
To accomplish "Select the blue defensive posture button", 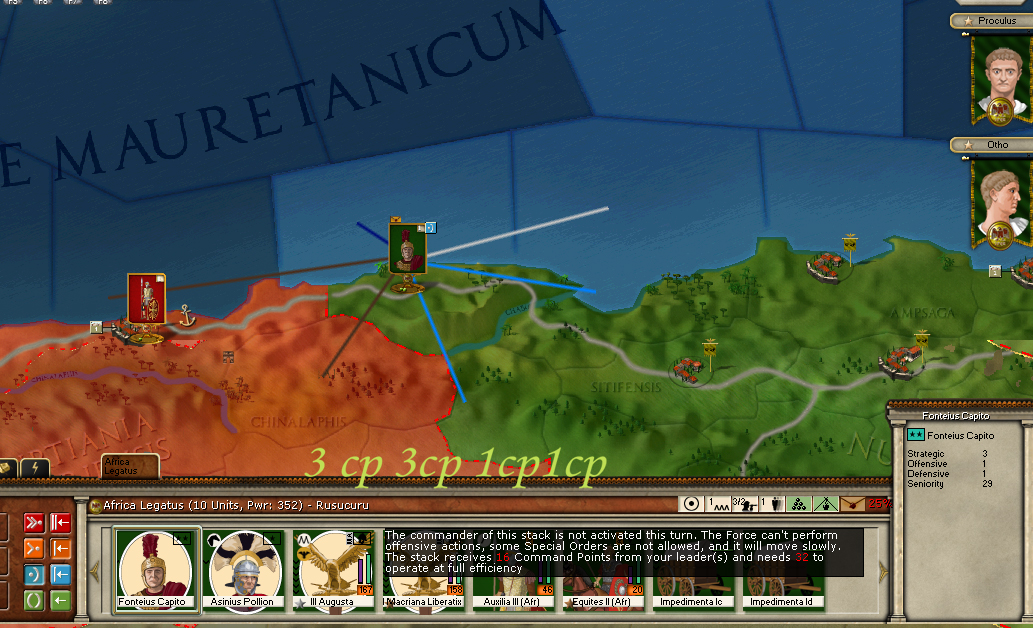I will [32, 574].
